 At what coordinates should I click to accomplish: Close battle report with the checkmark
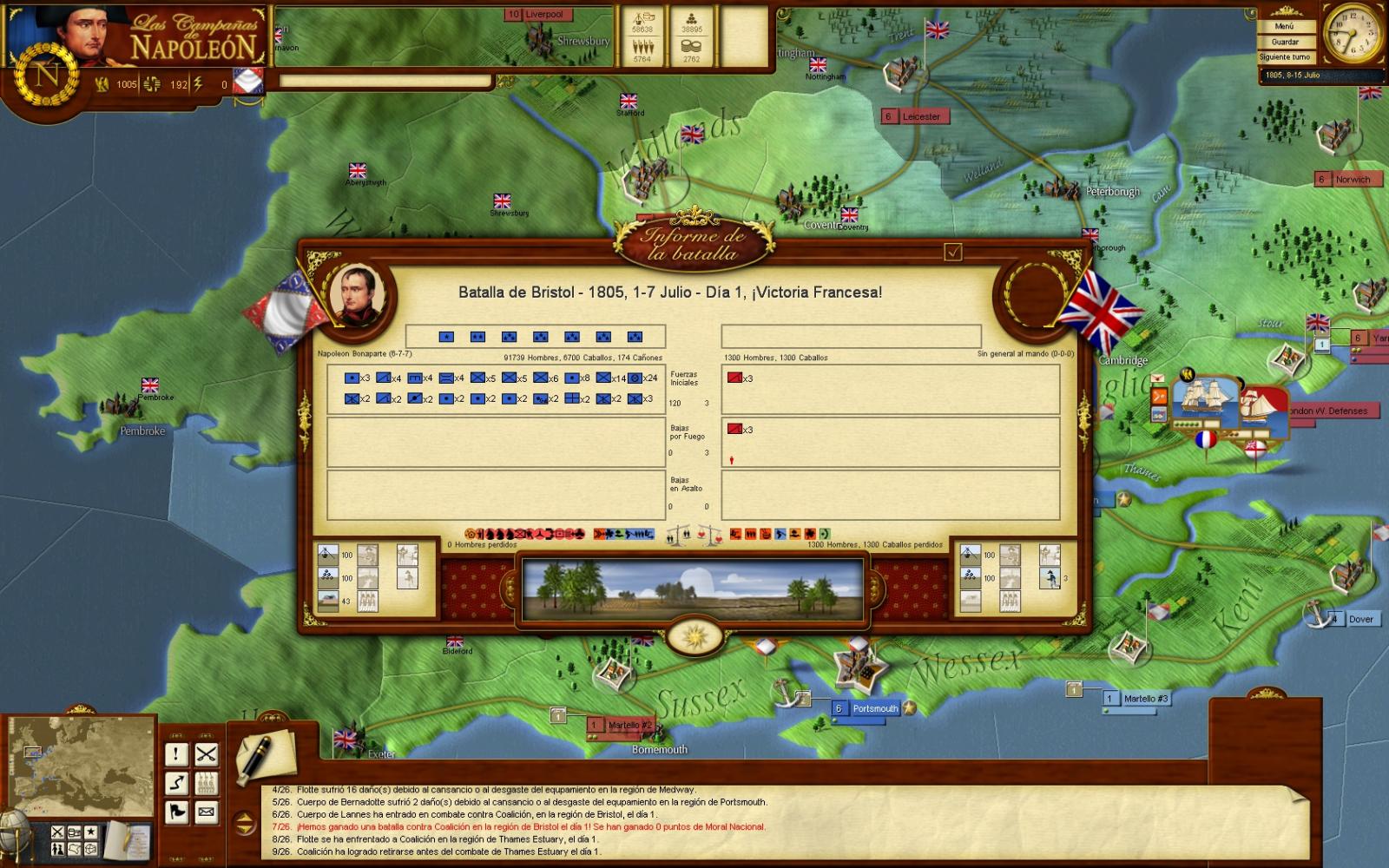click(x=953, y=252)
